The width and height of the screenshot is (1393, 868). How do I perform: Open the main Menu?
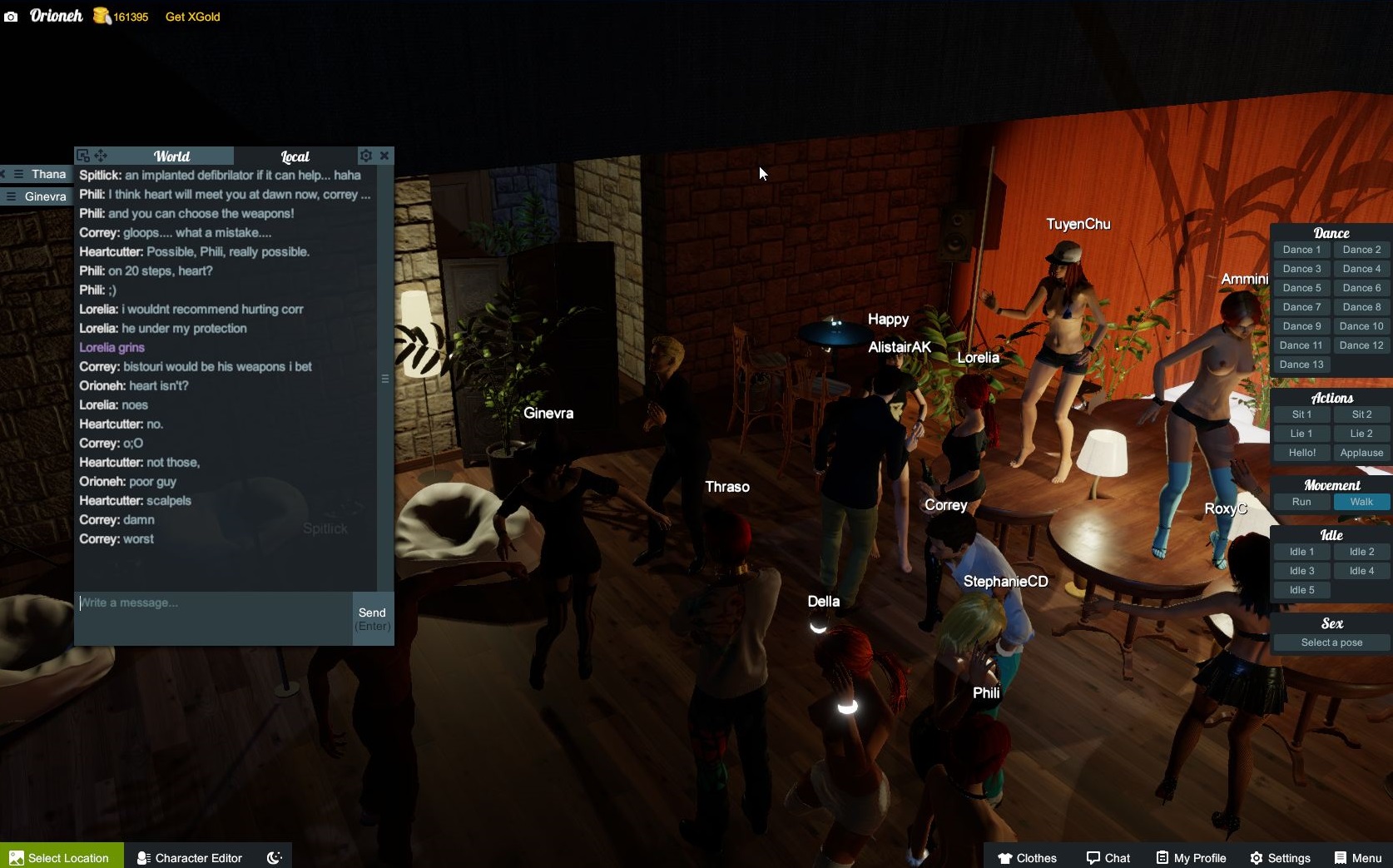click(1357, 857)
